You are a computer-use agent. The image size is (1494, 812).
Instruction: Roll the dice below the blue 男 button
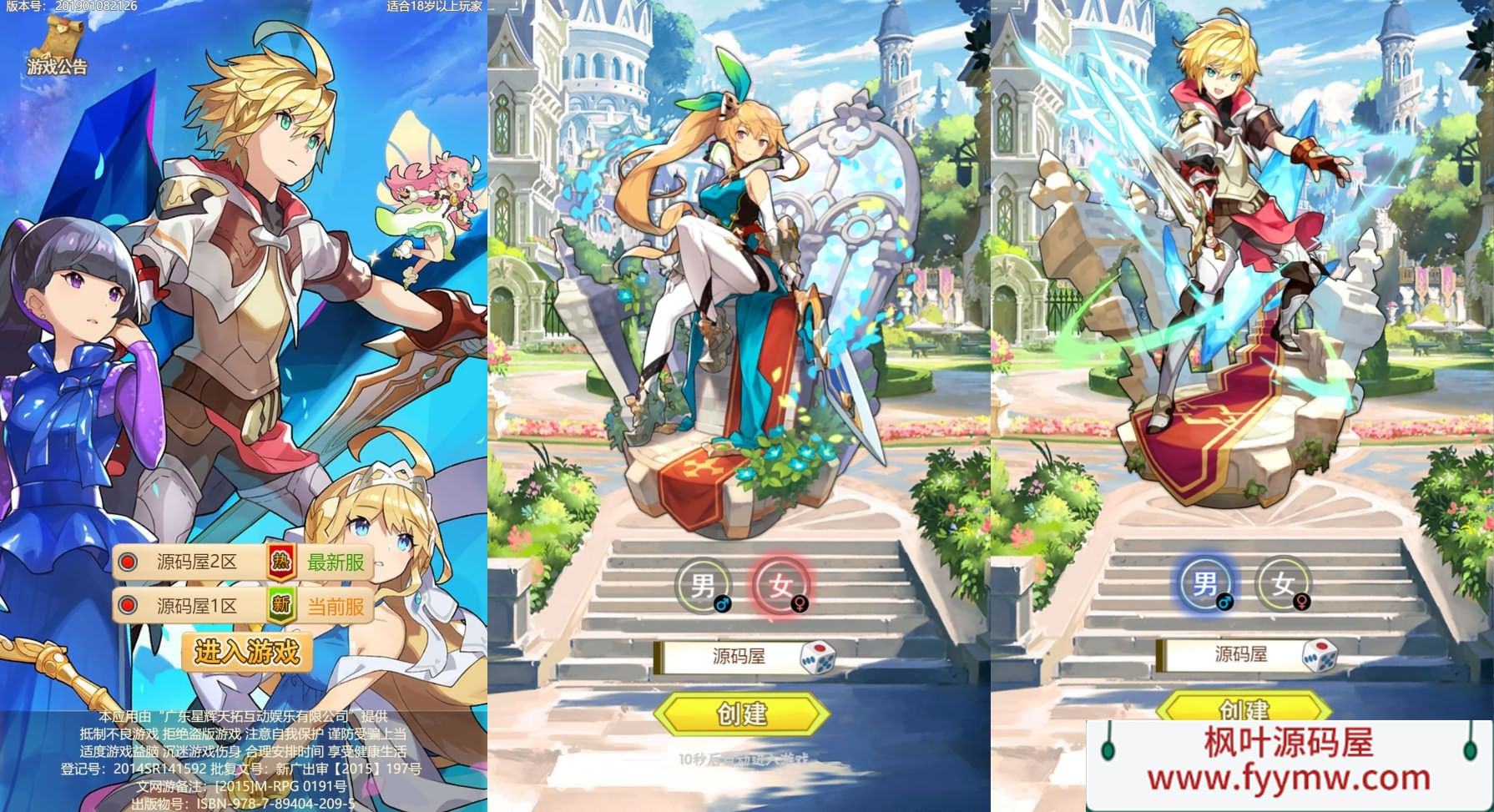(x=1320, y=655)
